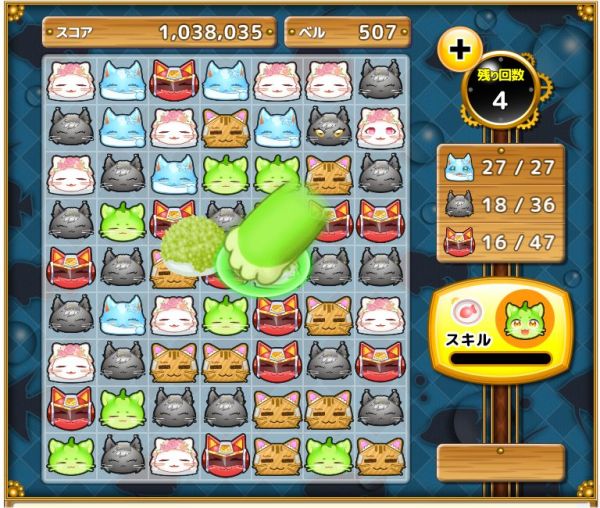Select the black cat tile with yellow eyes
This screenshot has width=600, height=508.
[329, 127]
